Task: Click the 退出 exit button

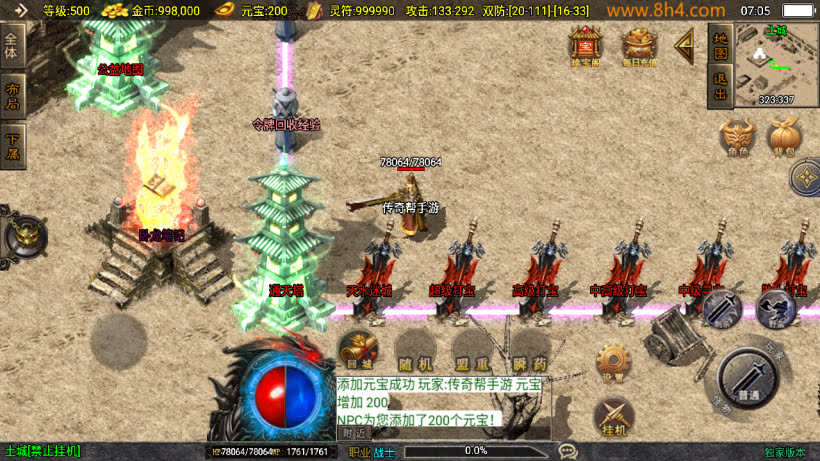Action: coord(719,87)
